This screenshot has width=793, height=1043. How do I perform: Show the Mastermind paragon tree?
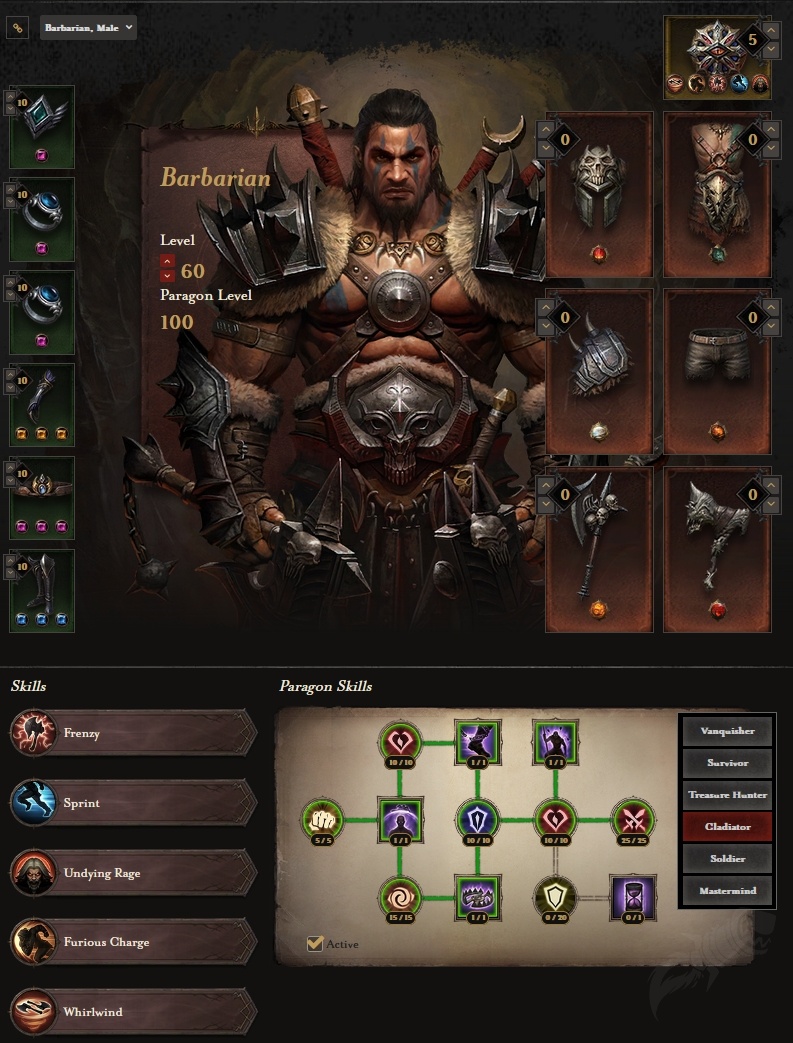727,890
